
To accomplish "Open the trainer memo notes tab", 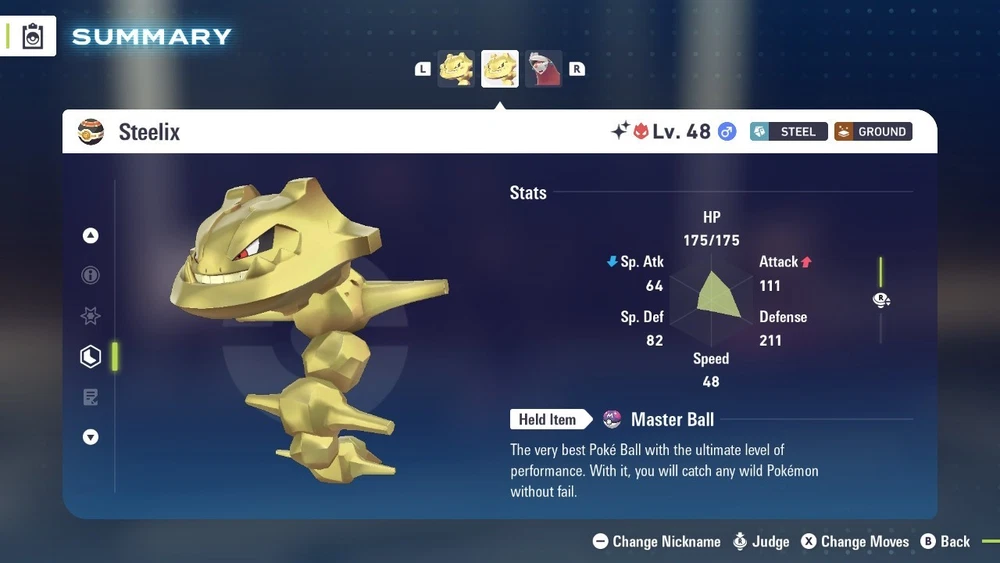I will tap(91, 397).
